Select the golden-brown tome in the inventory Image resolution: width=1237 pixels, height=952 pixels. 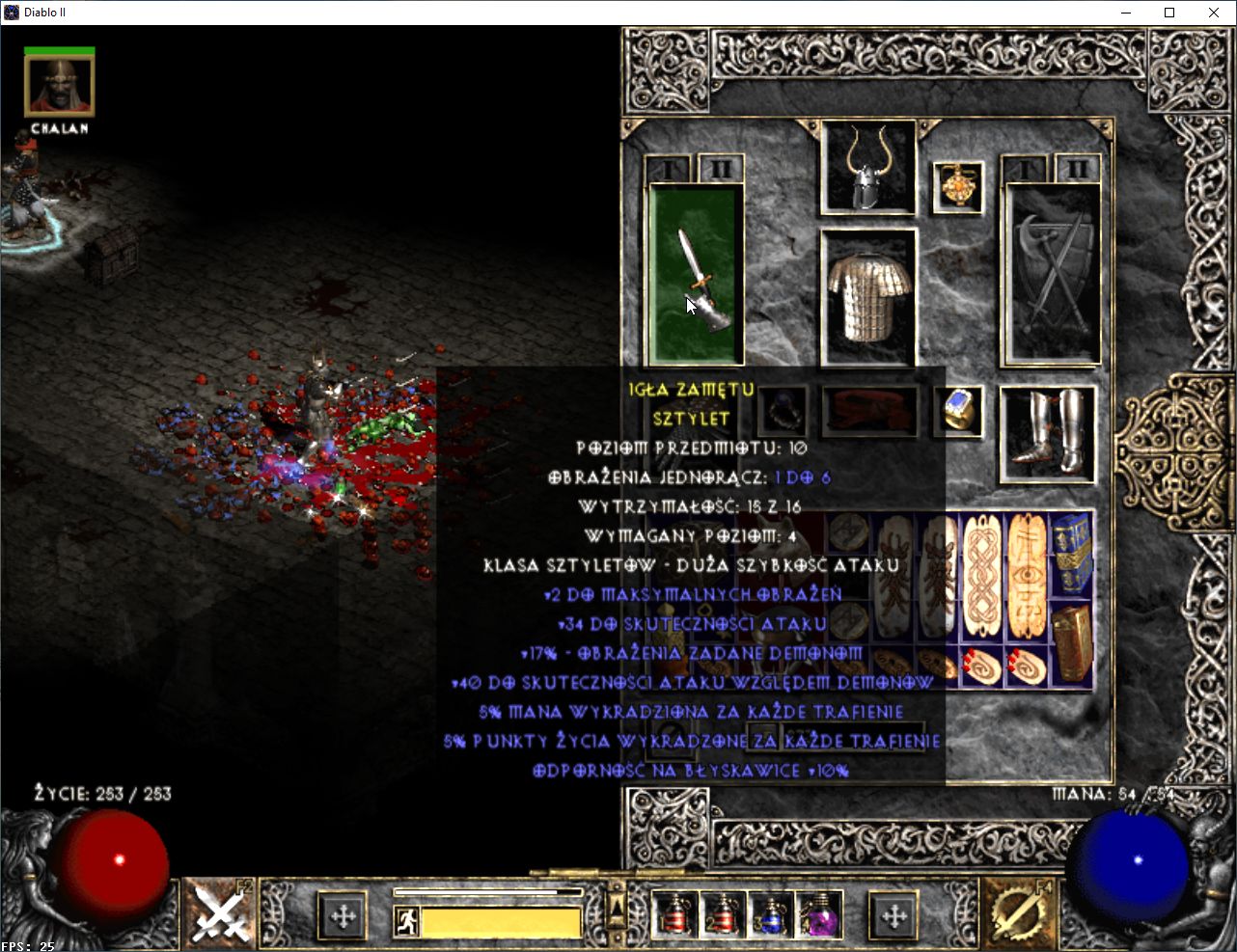1071,641
